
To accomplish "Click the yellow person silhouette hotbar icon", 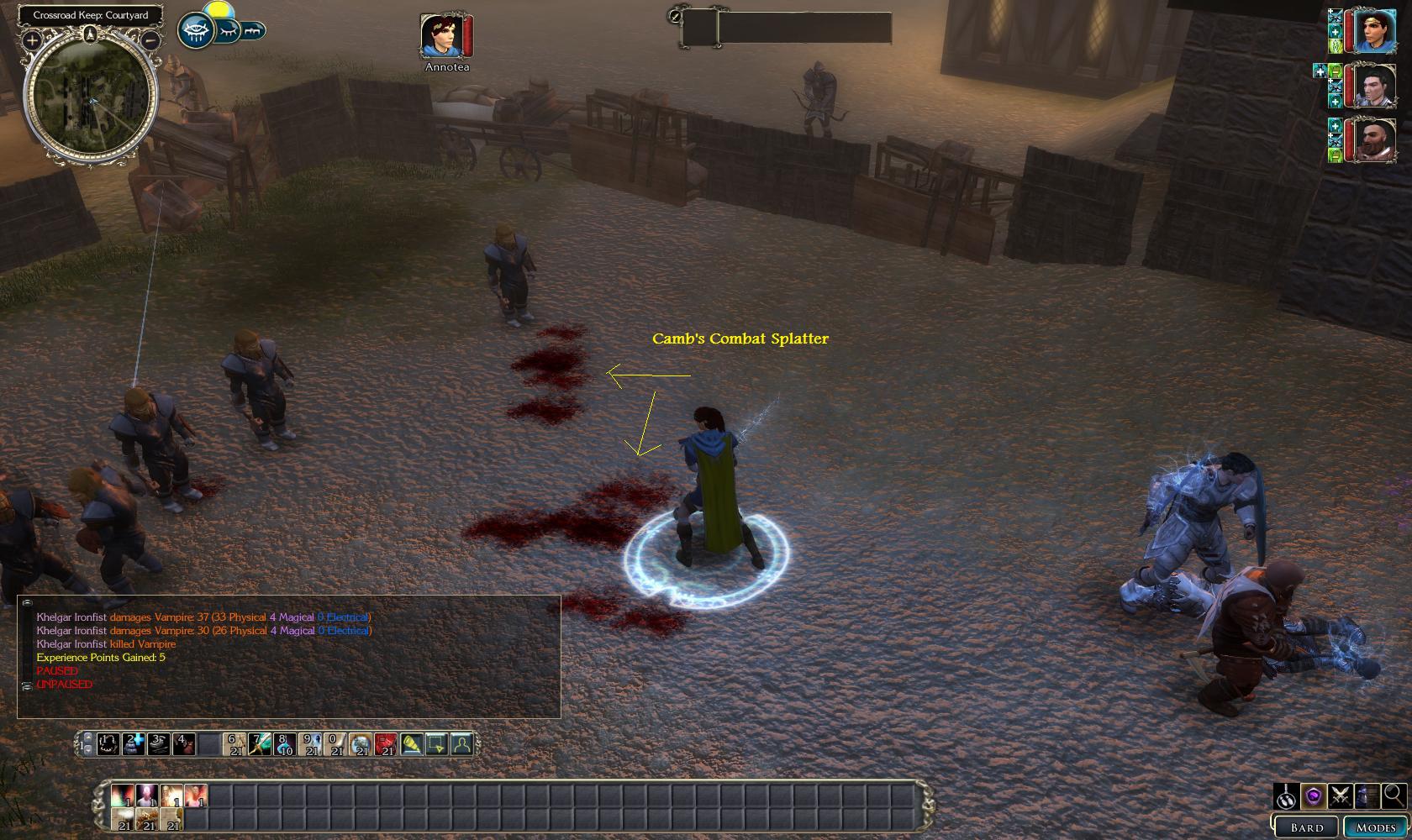I will point(461,744).
